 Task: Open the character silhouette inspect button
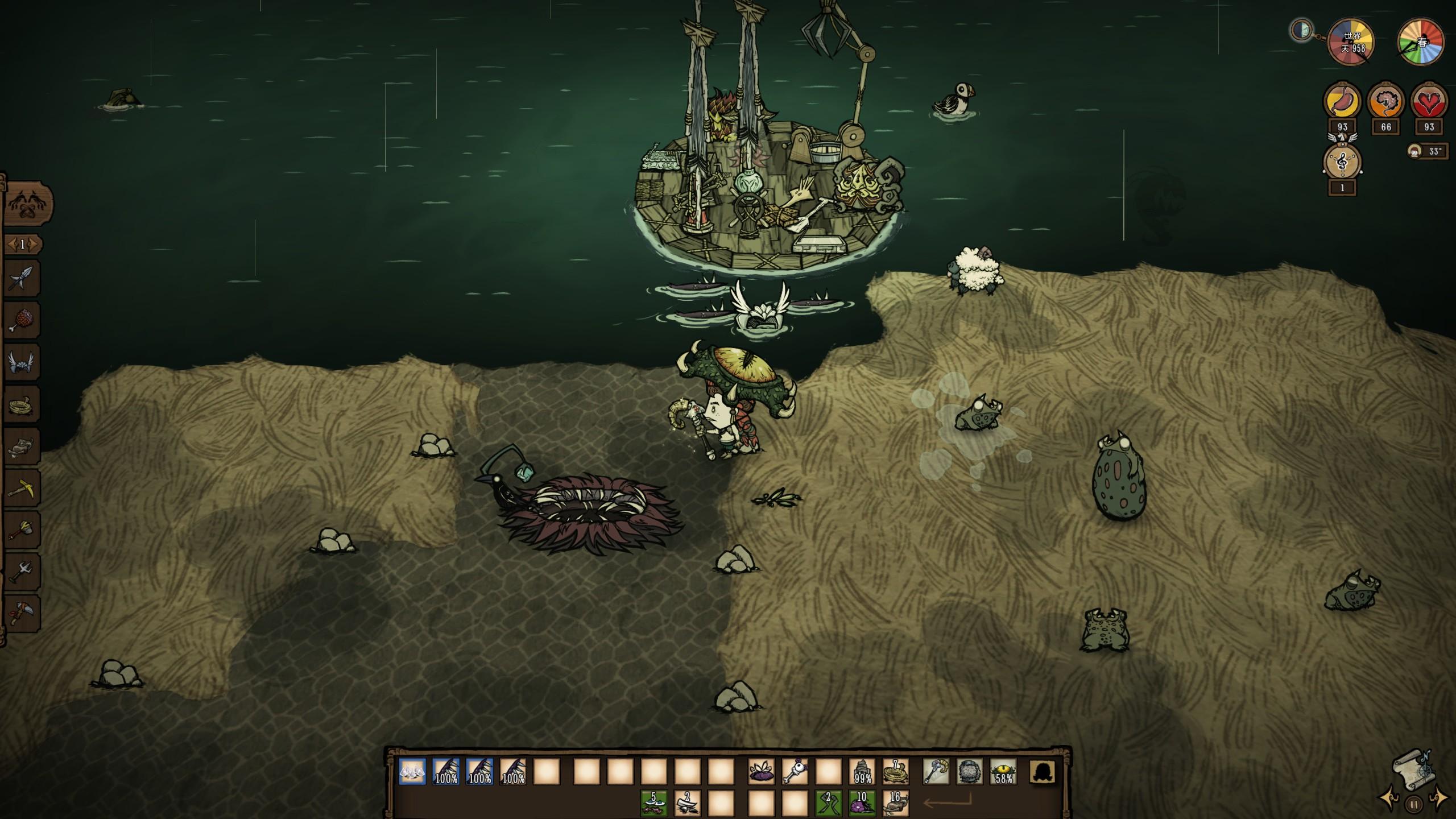(x=1043, y=773)
